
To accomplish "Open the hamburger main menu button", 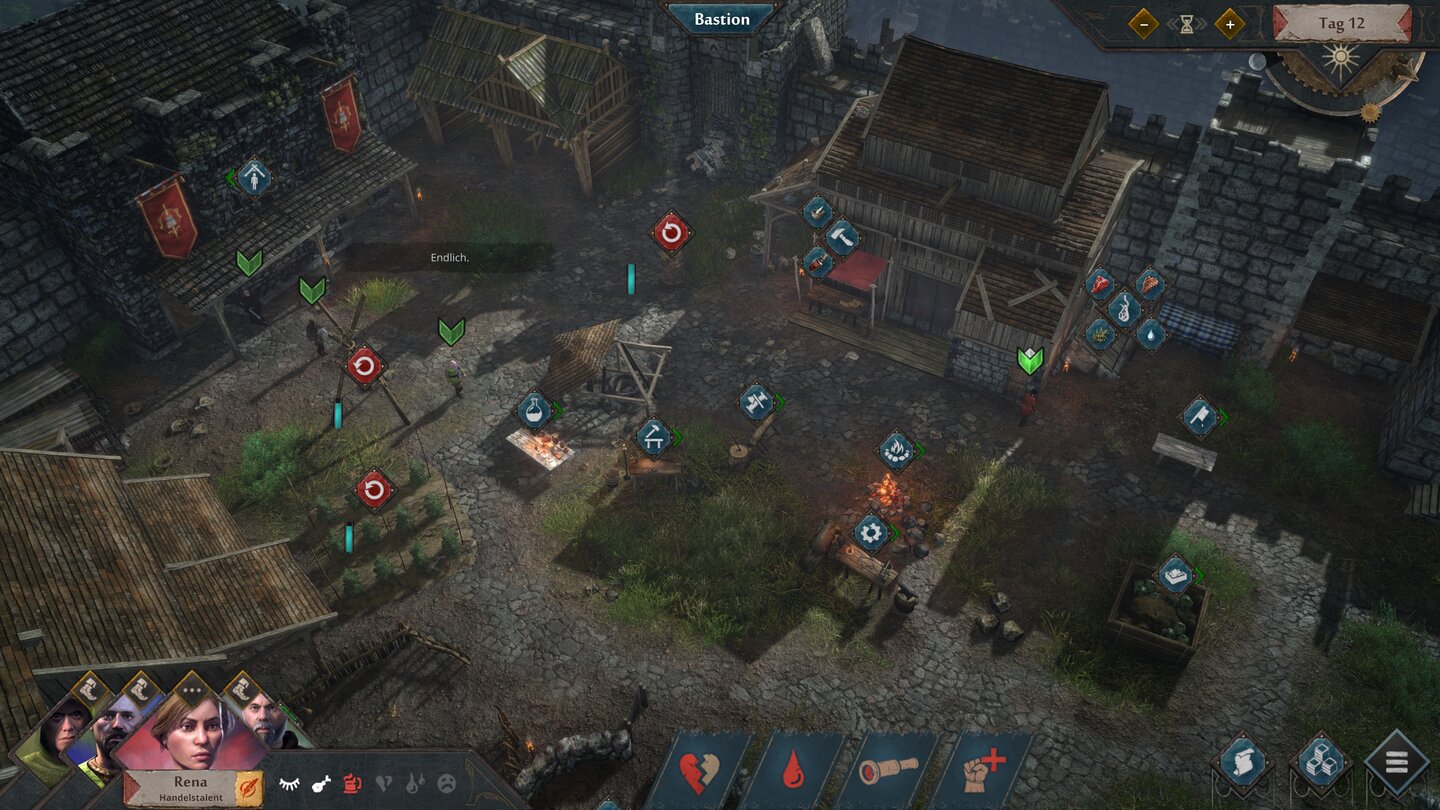I will tap(1396, 763).
